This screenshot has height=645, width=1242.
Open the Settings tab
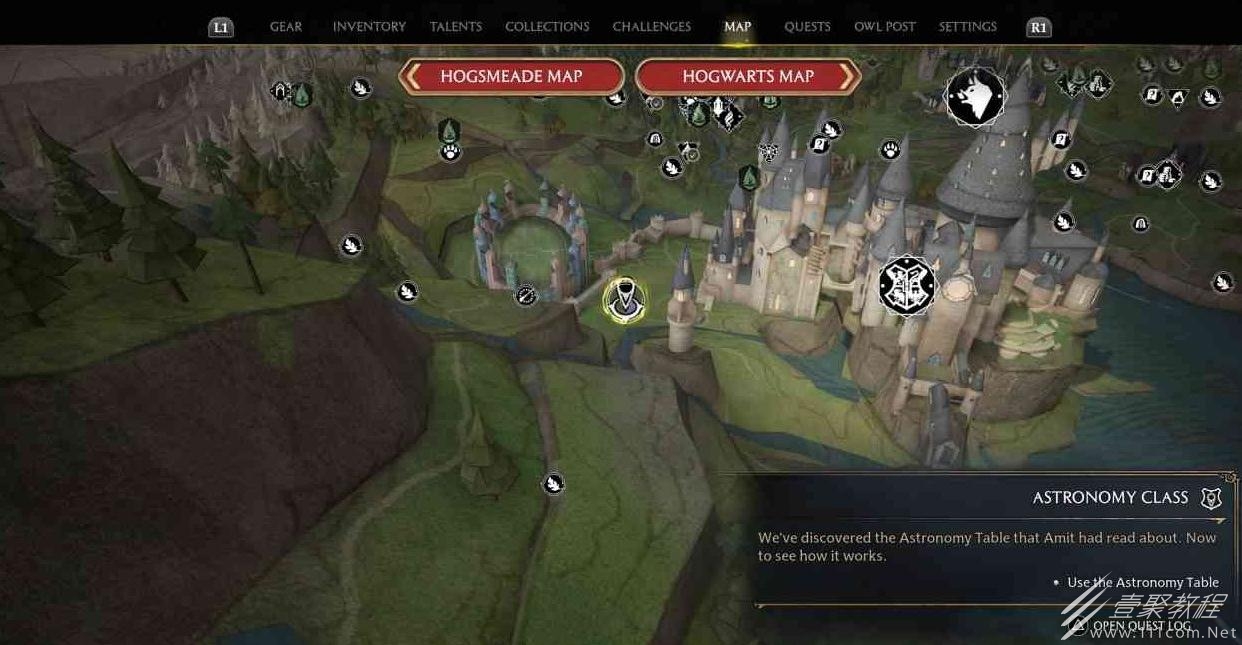(x=967, y=27)
